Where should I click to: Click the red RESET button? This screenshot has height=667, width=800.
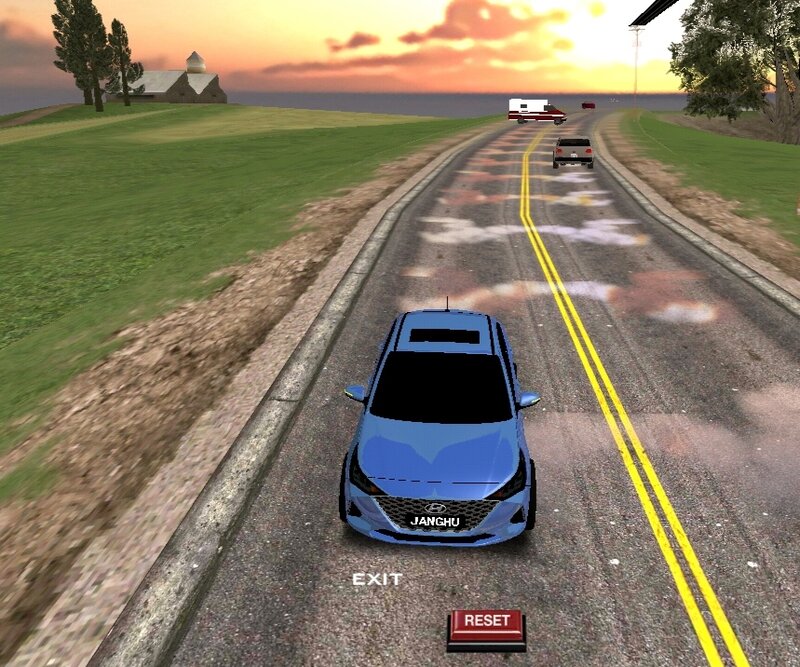click(486, 624)
